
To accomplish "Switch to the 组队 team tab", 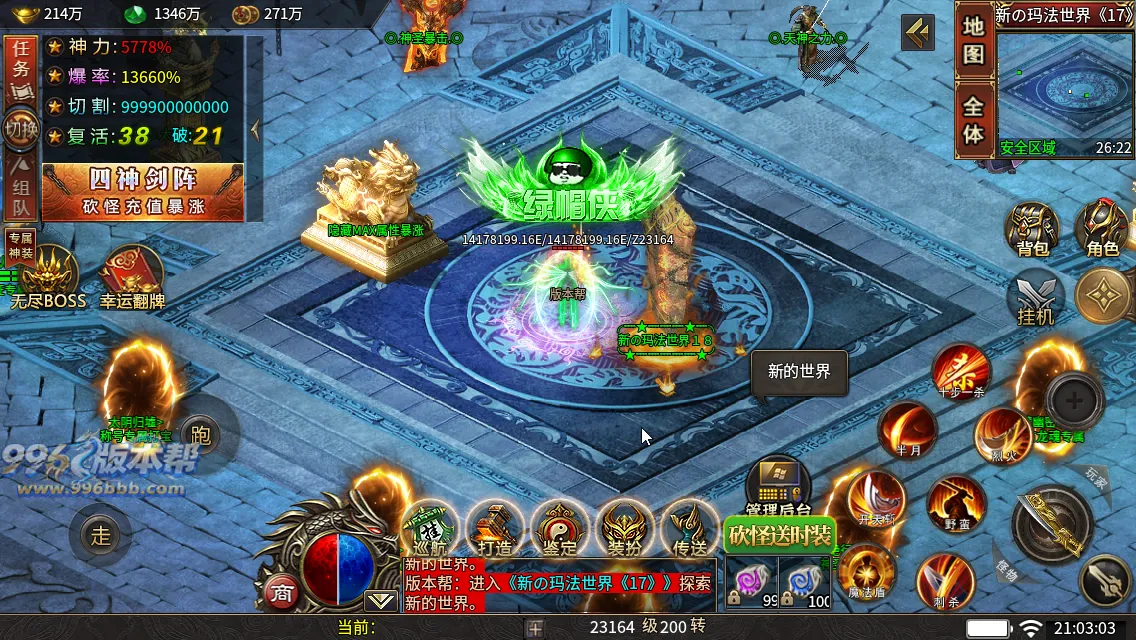I will click(x=21, y=189).
